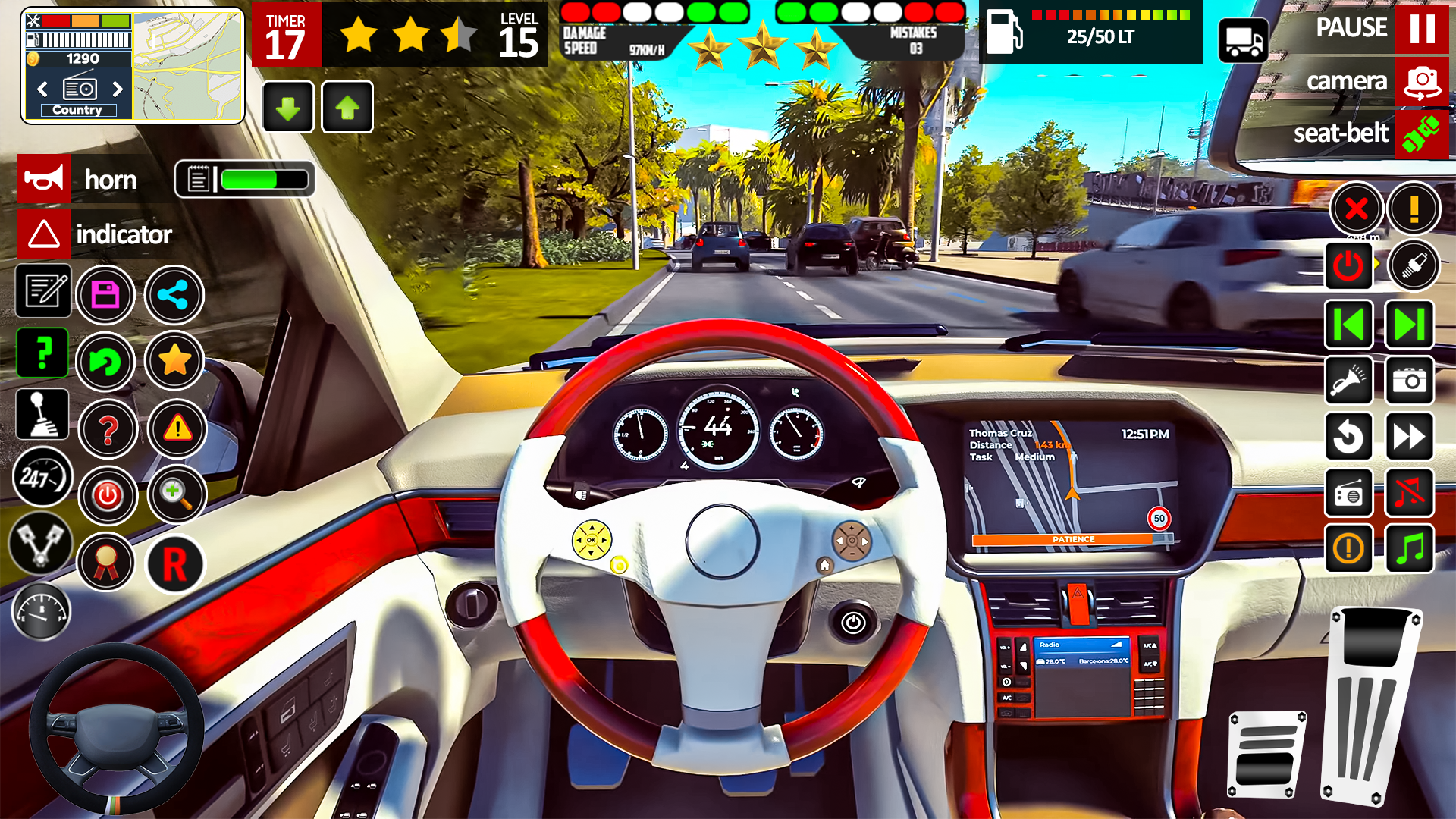Image resolution: width=1456 pixels, height=819 pixels.
Task: Activate the hazard indicator button
Action: 44,234
